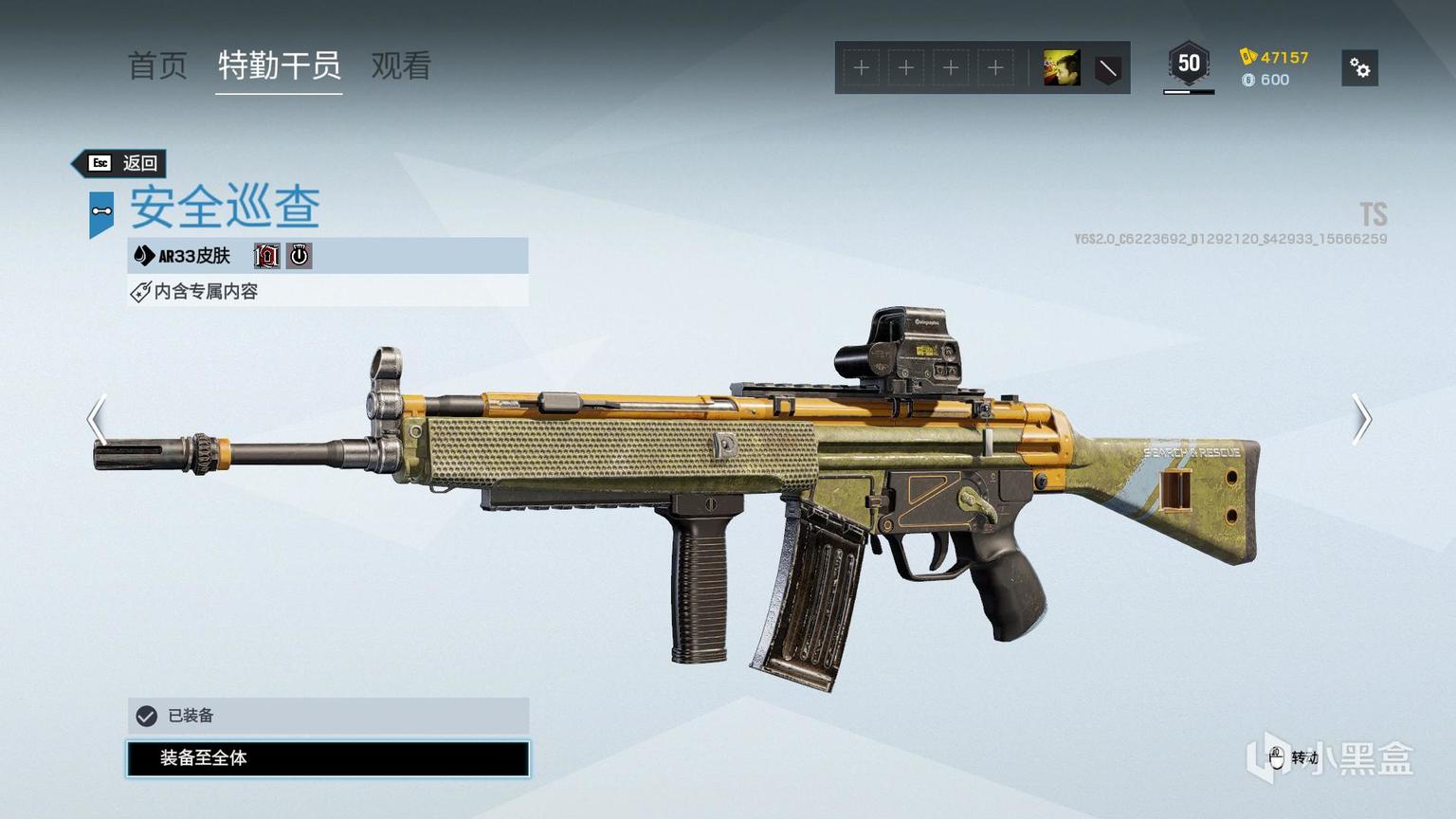Image resolution: width=1456 pixels, height=819 pixels.
Task: Open the level 50 profile badge
Action: tap(1188, 64)
